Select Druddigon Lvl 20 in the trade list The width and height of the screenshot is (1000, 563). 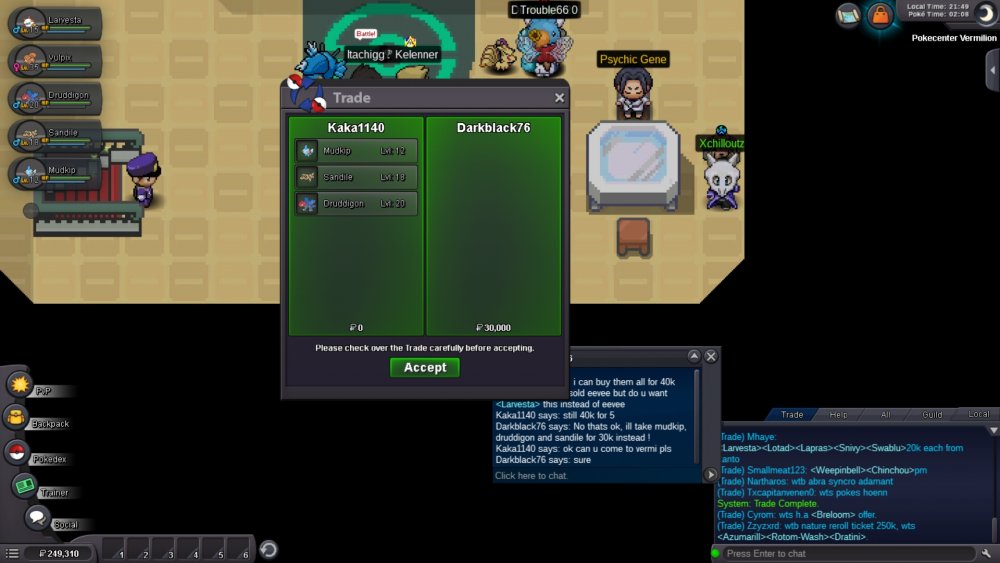357,204
